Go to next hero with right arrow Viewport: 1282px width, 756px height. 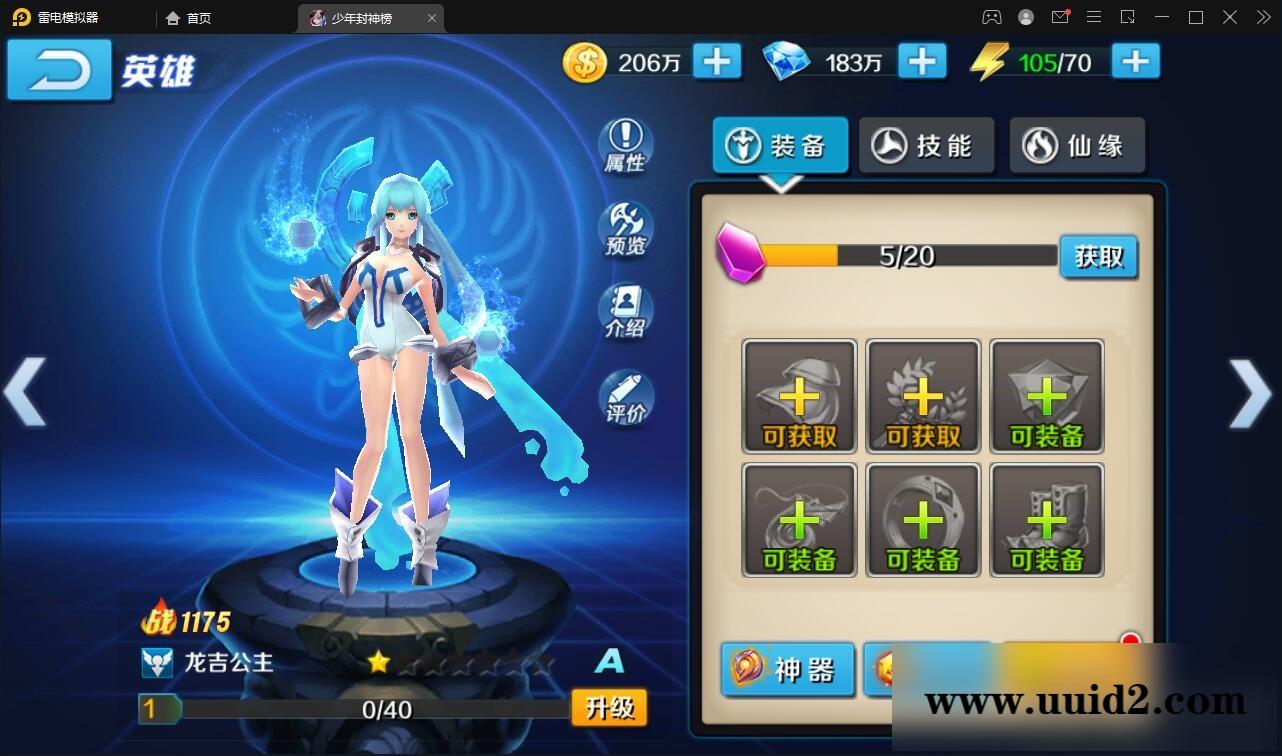point(1252,390)
